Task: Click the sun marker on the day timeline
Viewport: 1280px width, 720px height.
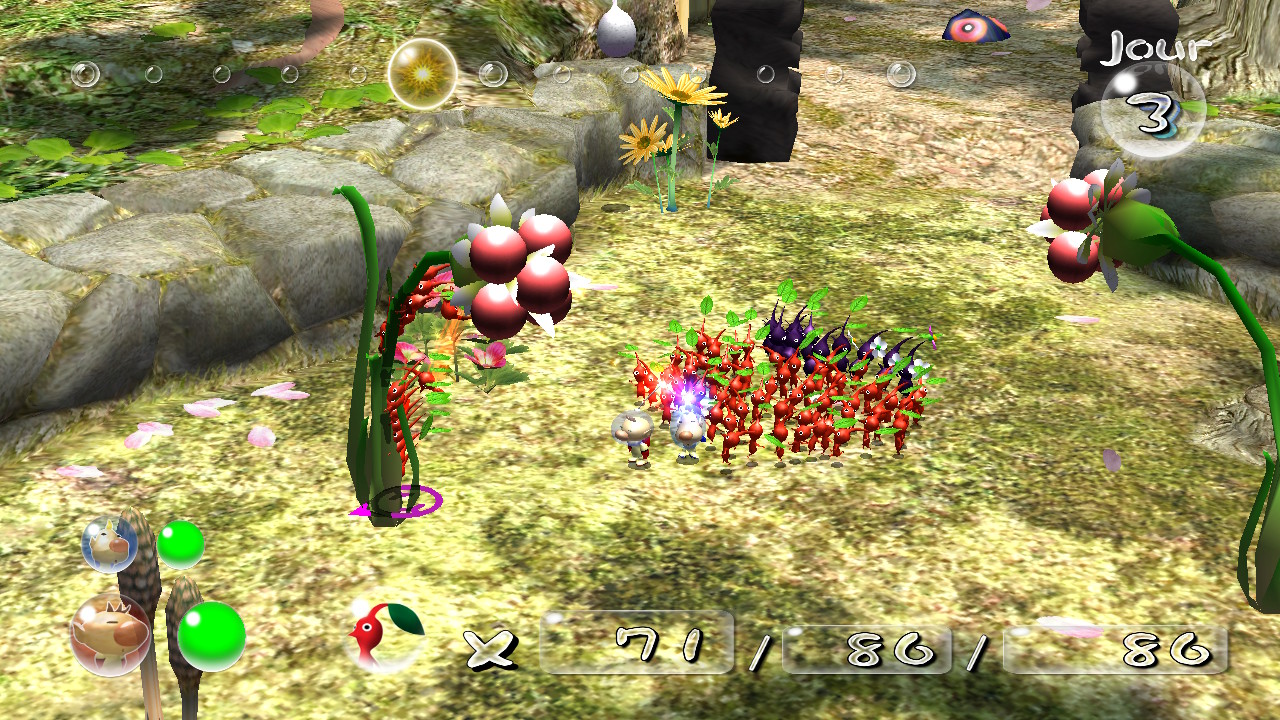Action: pyautogui.click(x=422, y=74)
